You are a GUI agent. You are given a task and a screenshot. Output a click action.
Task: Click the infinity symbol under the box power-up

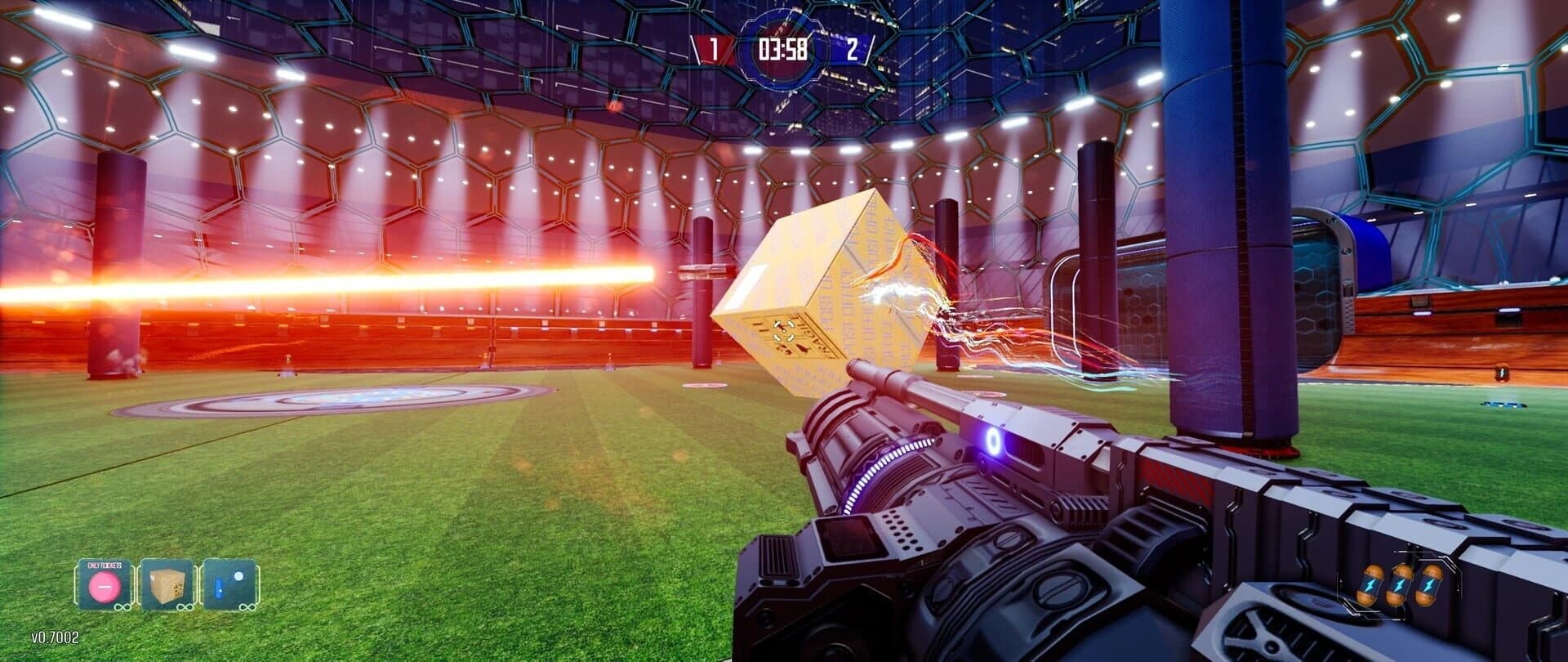click(184, 607)
